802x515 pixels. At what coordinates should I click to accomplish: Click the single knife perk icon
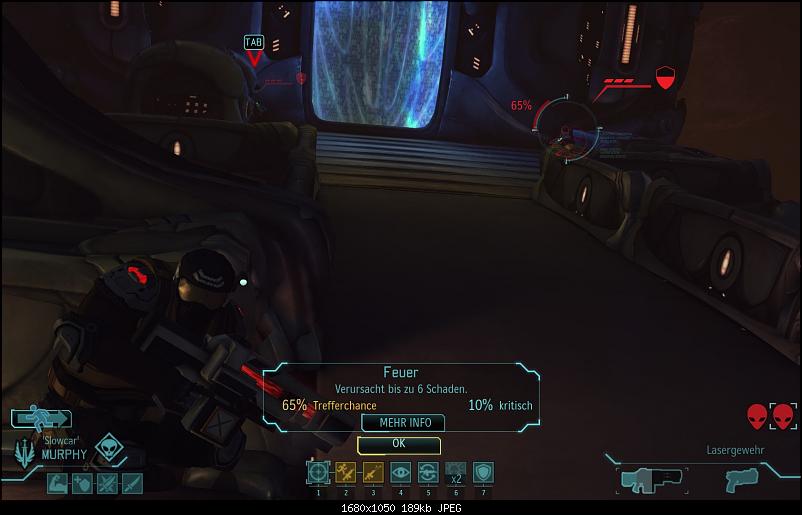pos(131,484)
